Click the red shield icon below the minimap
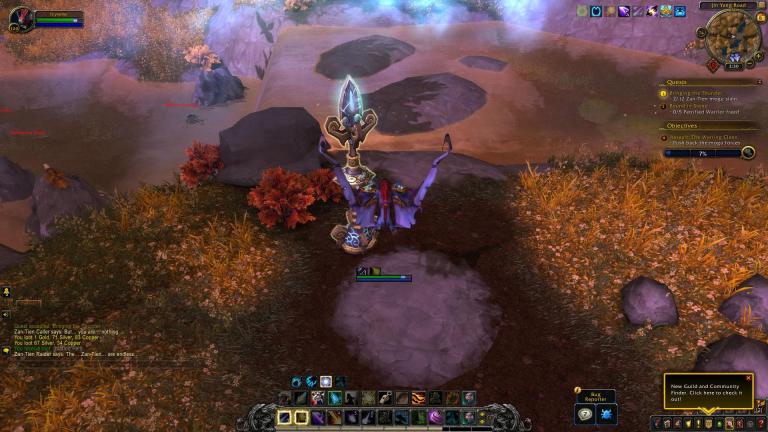Screen dimensions: 768x432 coord(712,65)
